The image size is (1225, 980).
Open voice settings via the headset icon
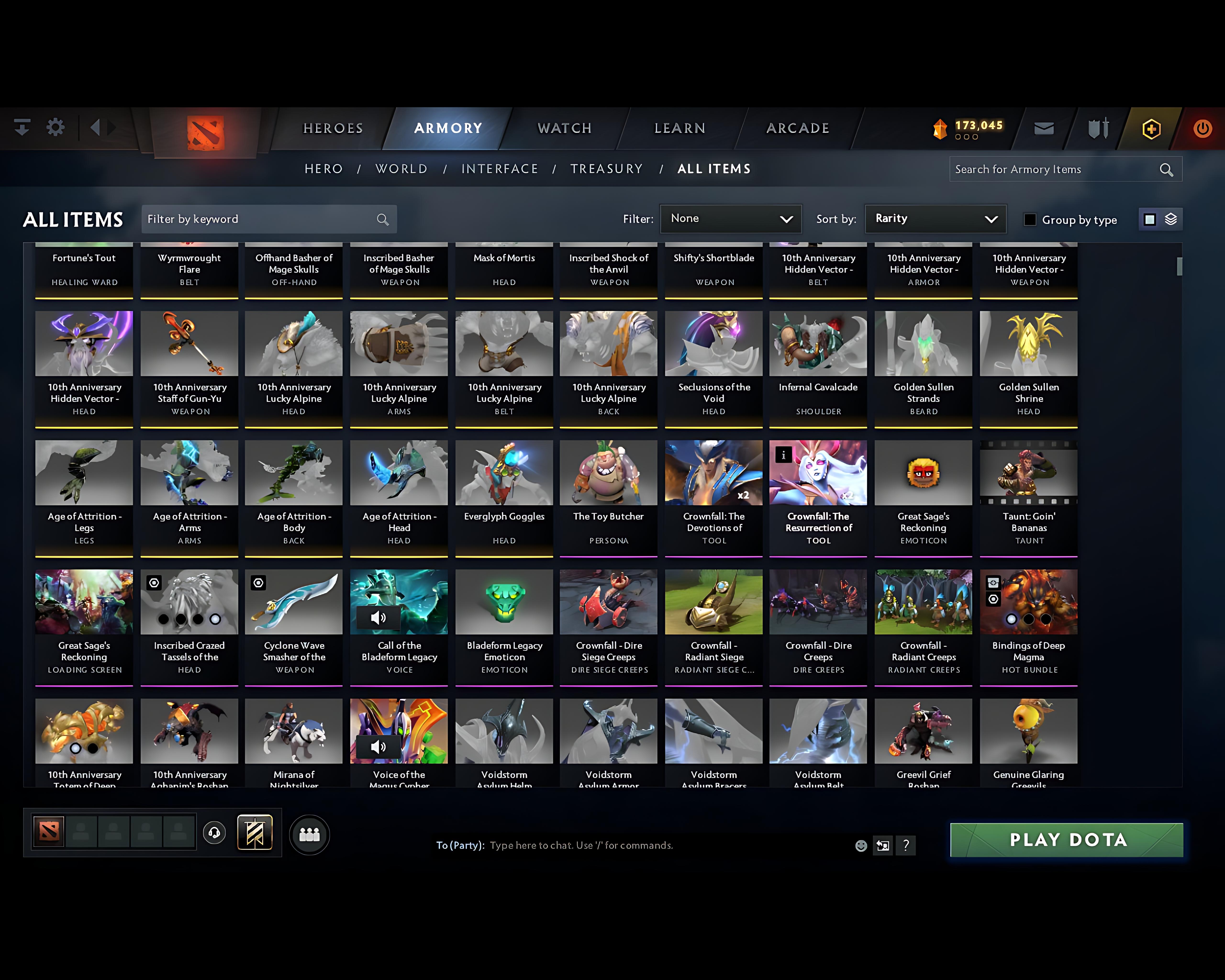(x=214, y=833)
